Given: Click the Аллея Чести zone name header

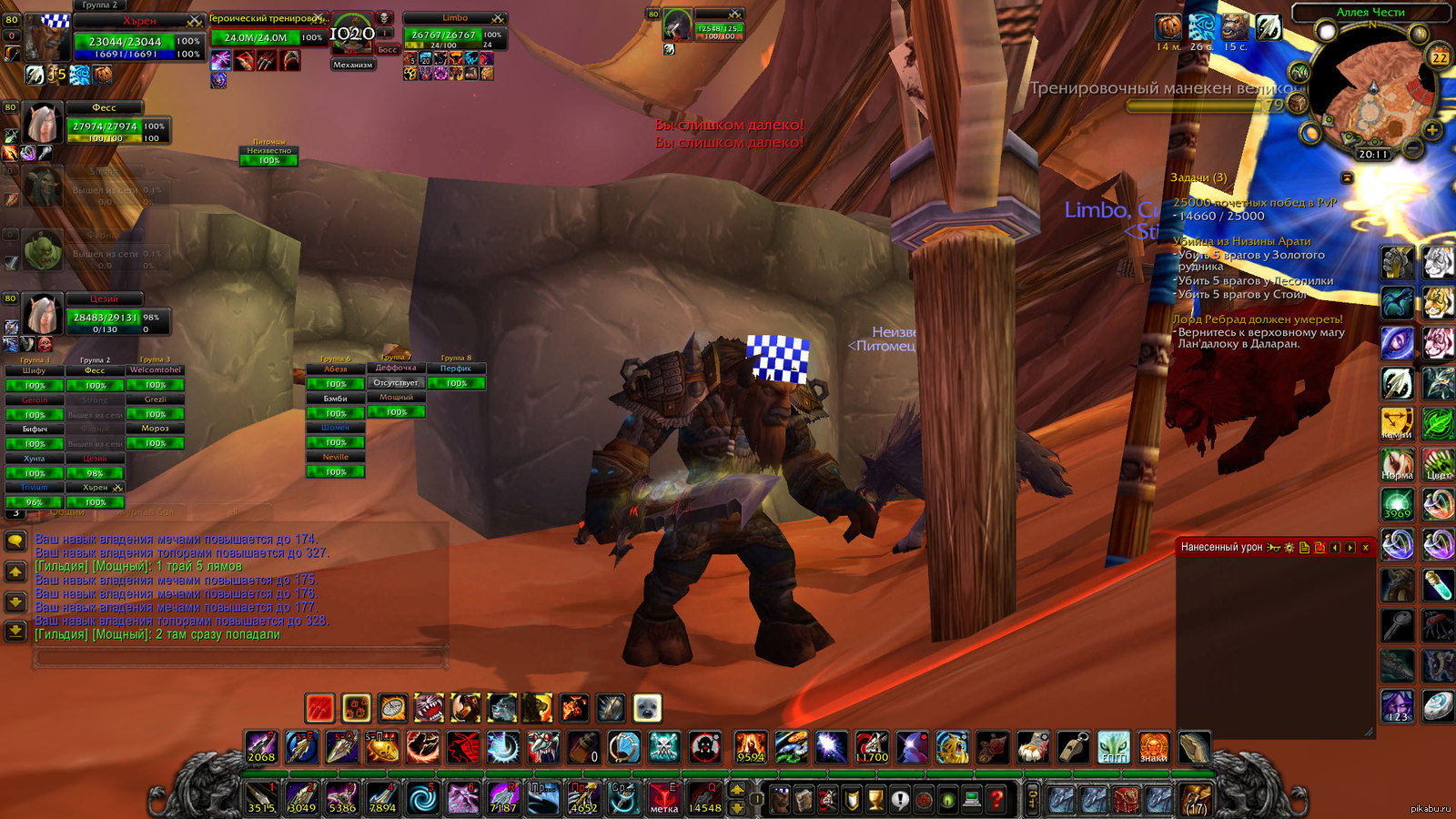Looking at the screenshot, I should click(1370, 12).
